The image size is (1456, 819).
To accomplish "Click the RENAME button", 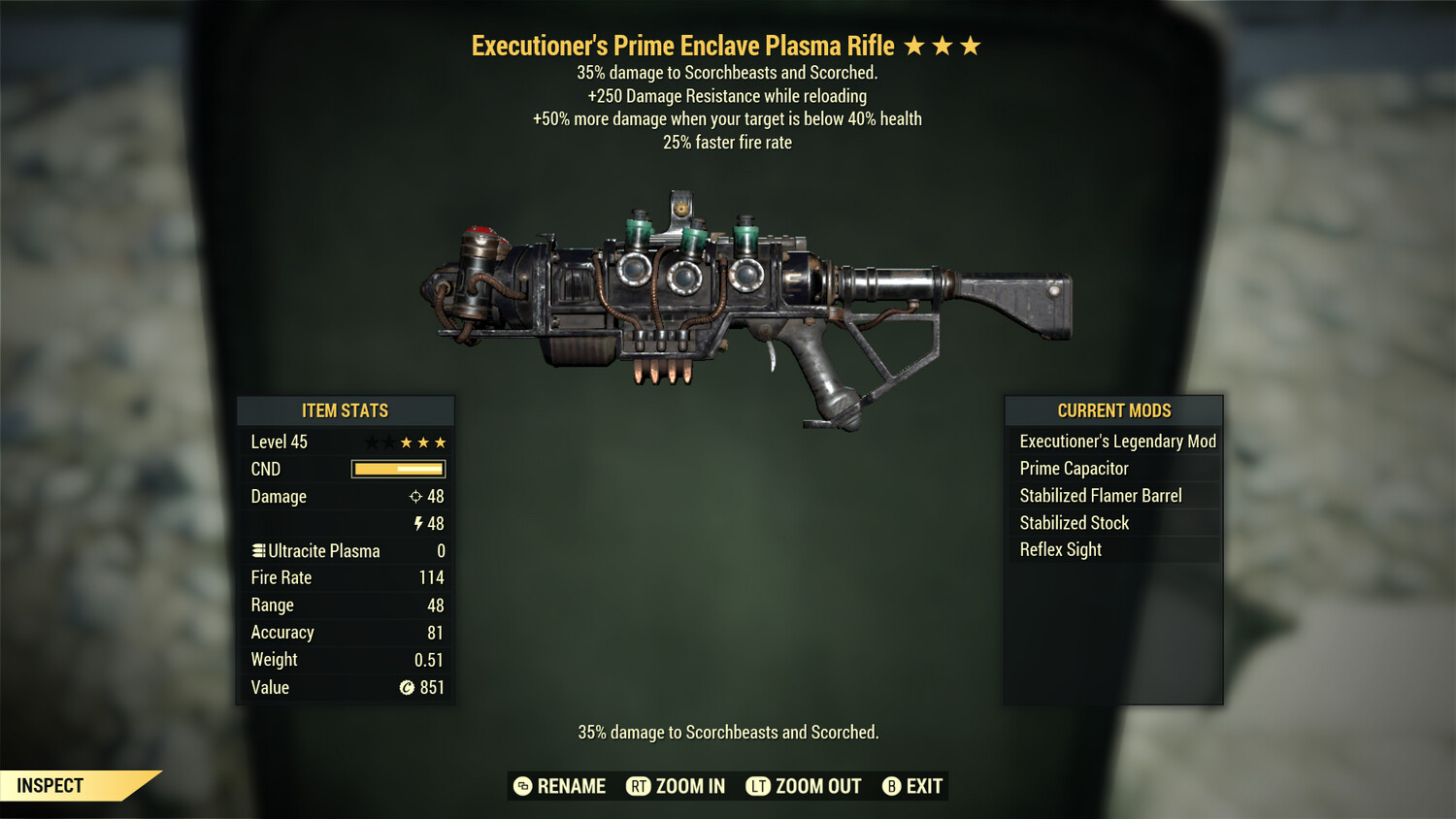I will pyautogui.click(x=571, y=786).
